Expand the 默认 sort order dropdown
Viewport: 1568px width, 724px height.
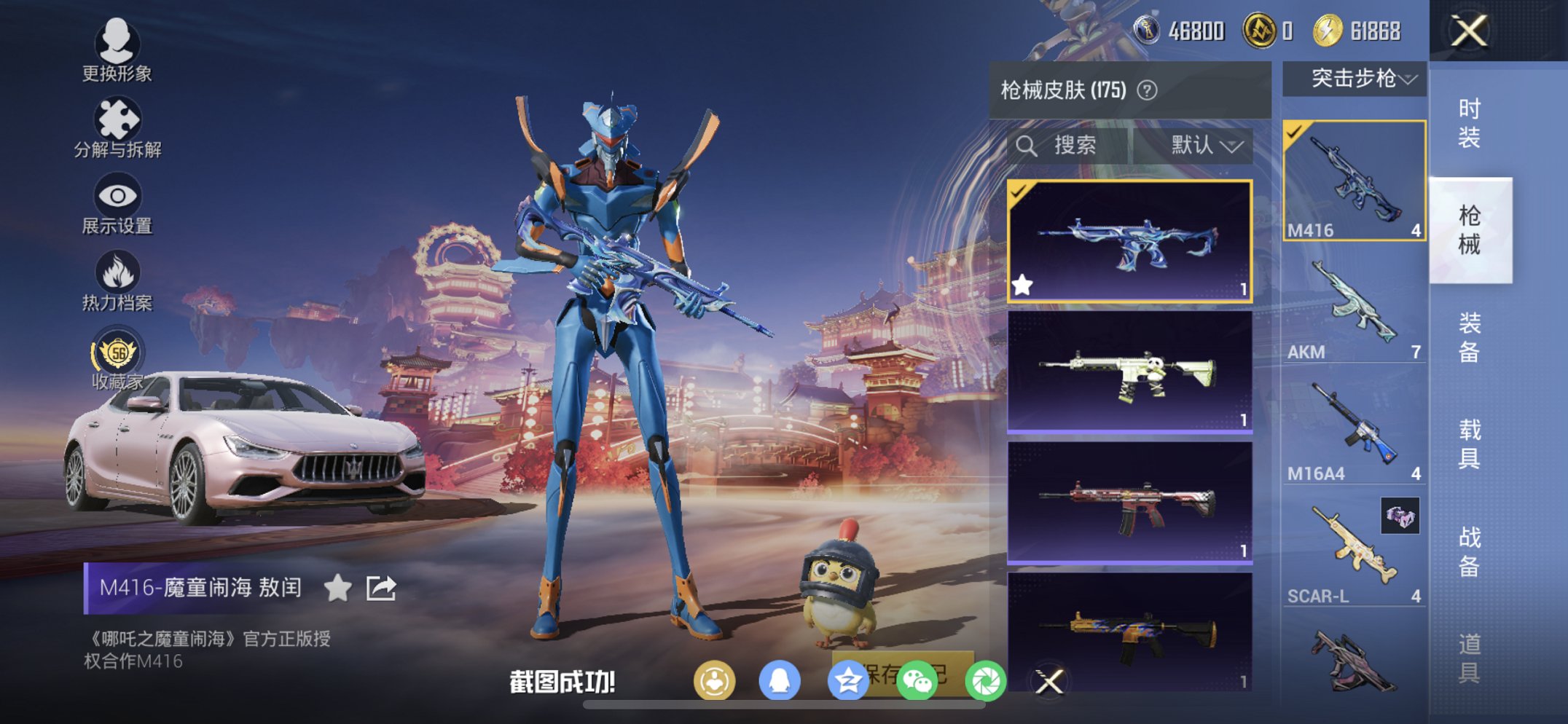tap(1203, 146)
